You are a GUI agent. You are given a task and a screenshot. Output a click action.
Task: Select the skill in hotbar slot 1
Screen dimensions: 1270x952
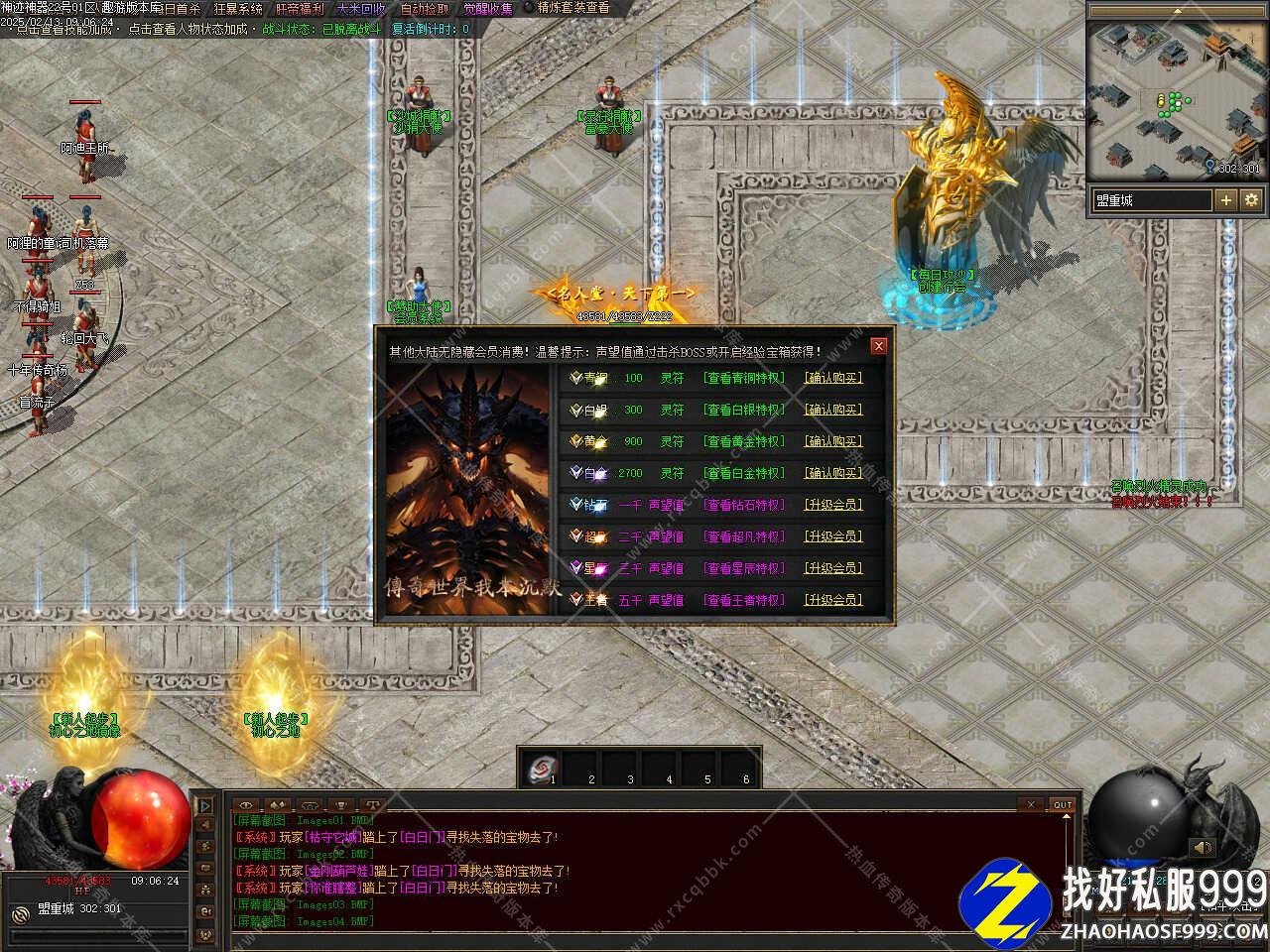(542, 768)
